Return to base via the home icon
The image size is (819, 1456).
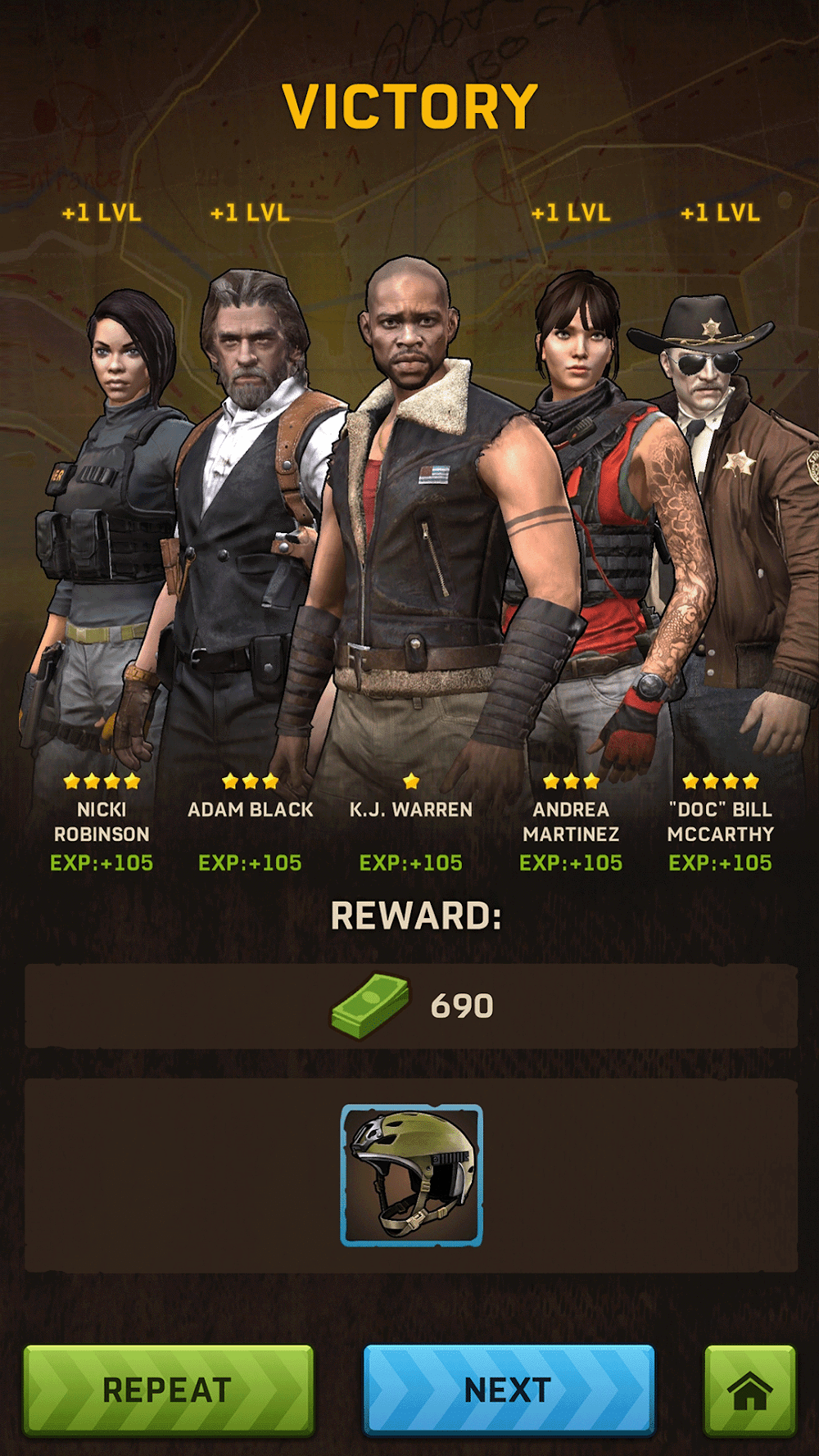[x=749, y=1389]
